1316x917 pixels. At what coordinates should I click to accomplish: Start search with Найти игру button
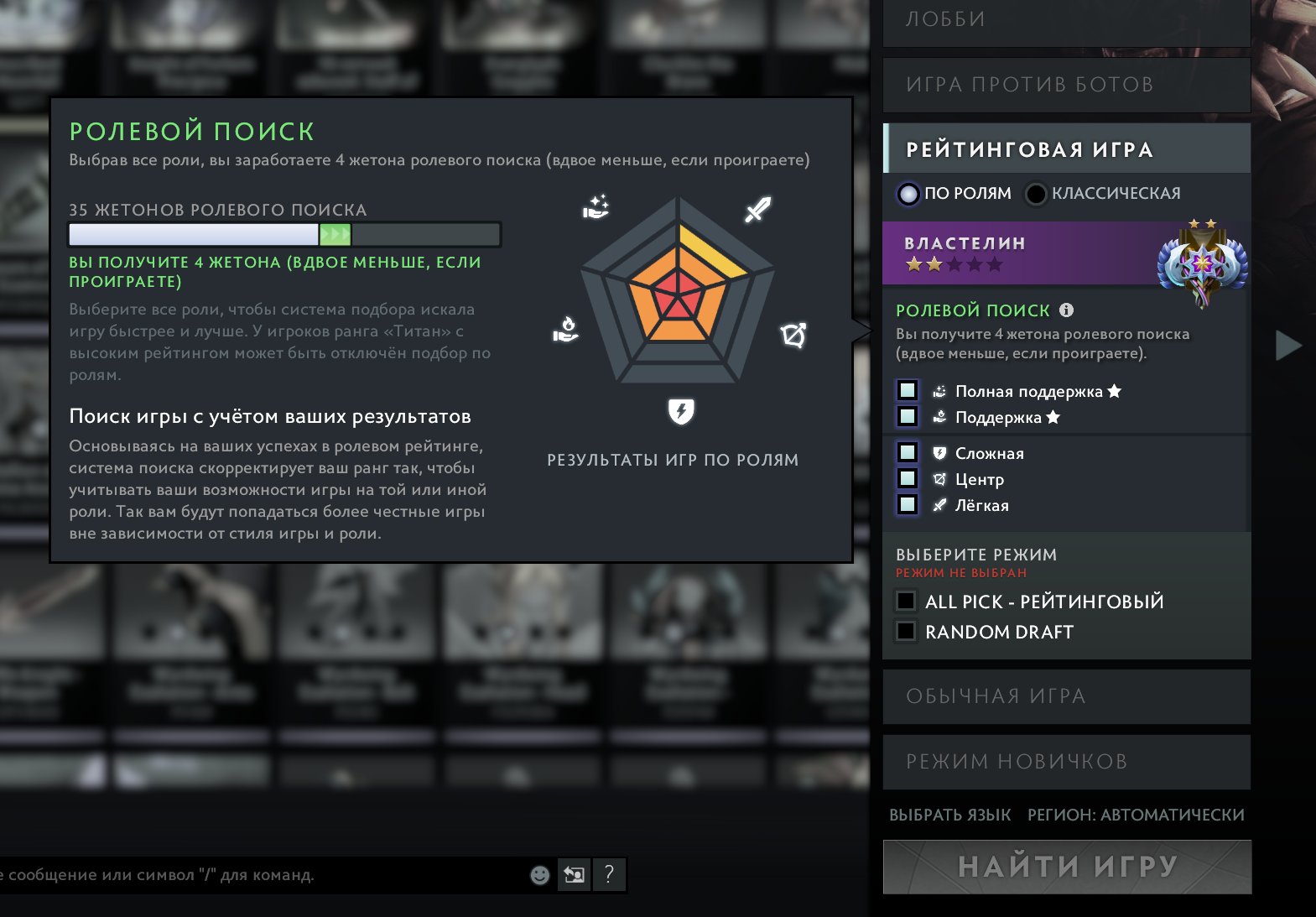pos(1067,867)
